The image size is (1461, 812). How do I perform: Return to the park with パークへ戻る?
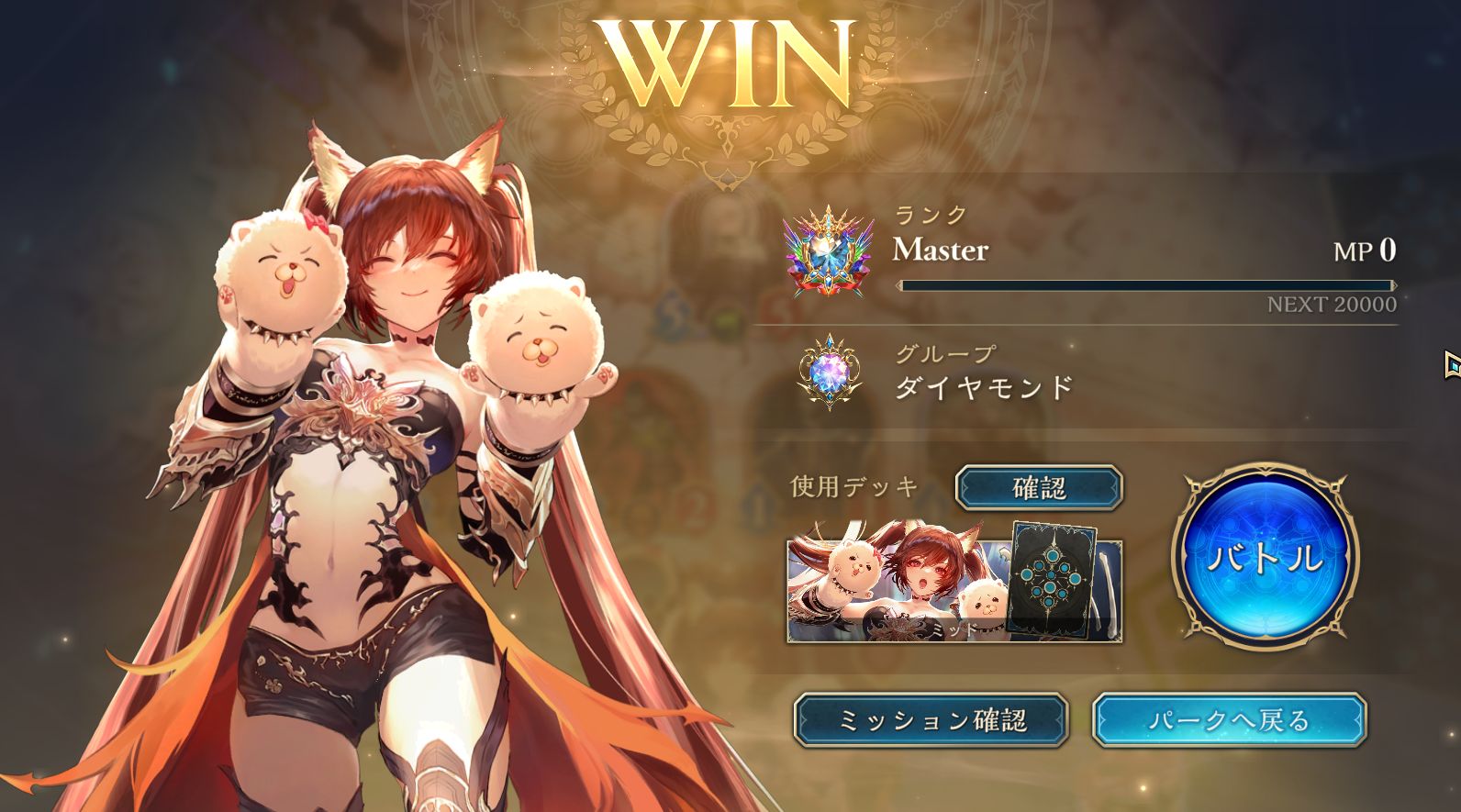tap(1229, 720)
